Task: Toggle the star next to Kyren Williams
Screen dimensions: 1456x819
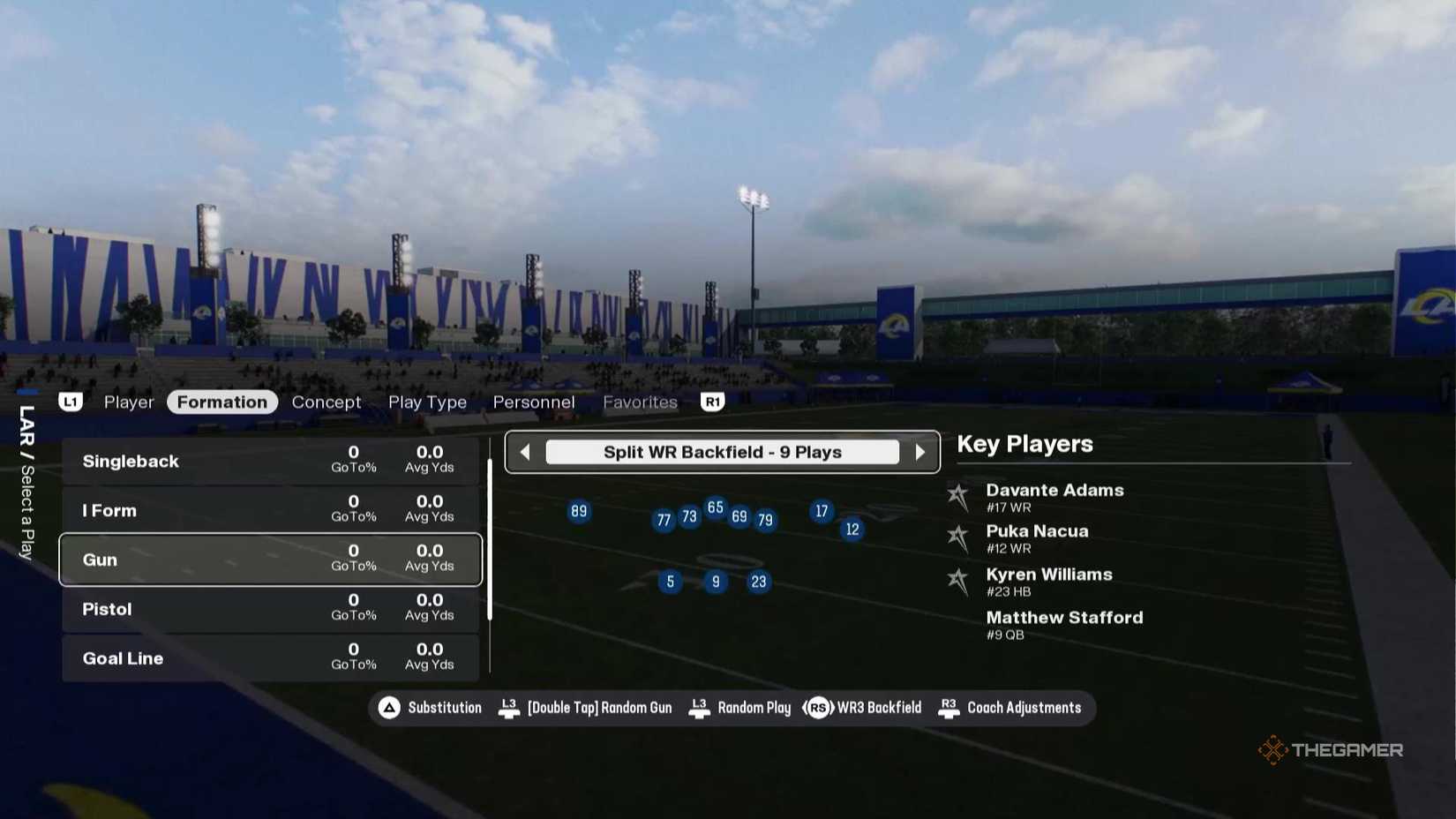Action: 957,580
